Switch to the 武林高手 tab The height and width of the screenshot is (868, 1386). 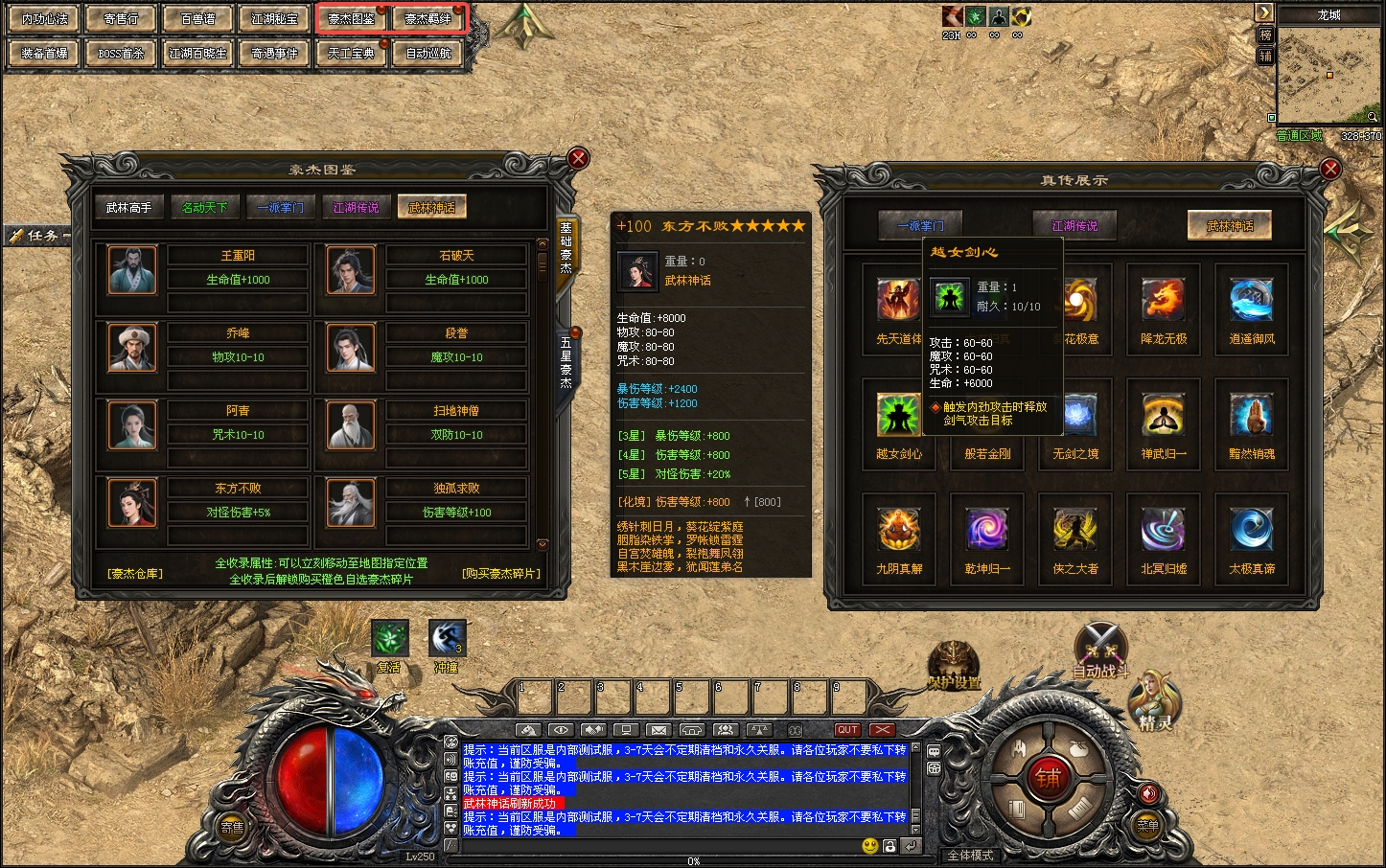coord(128,207)
